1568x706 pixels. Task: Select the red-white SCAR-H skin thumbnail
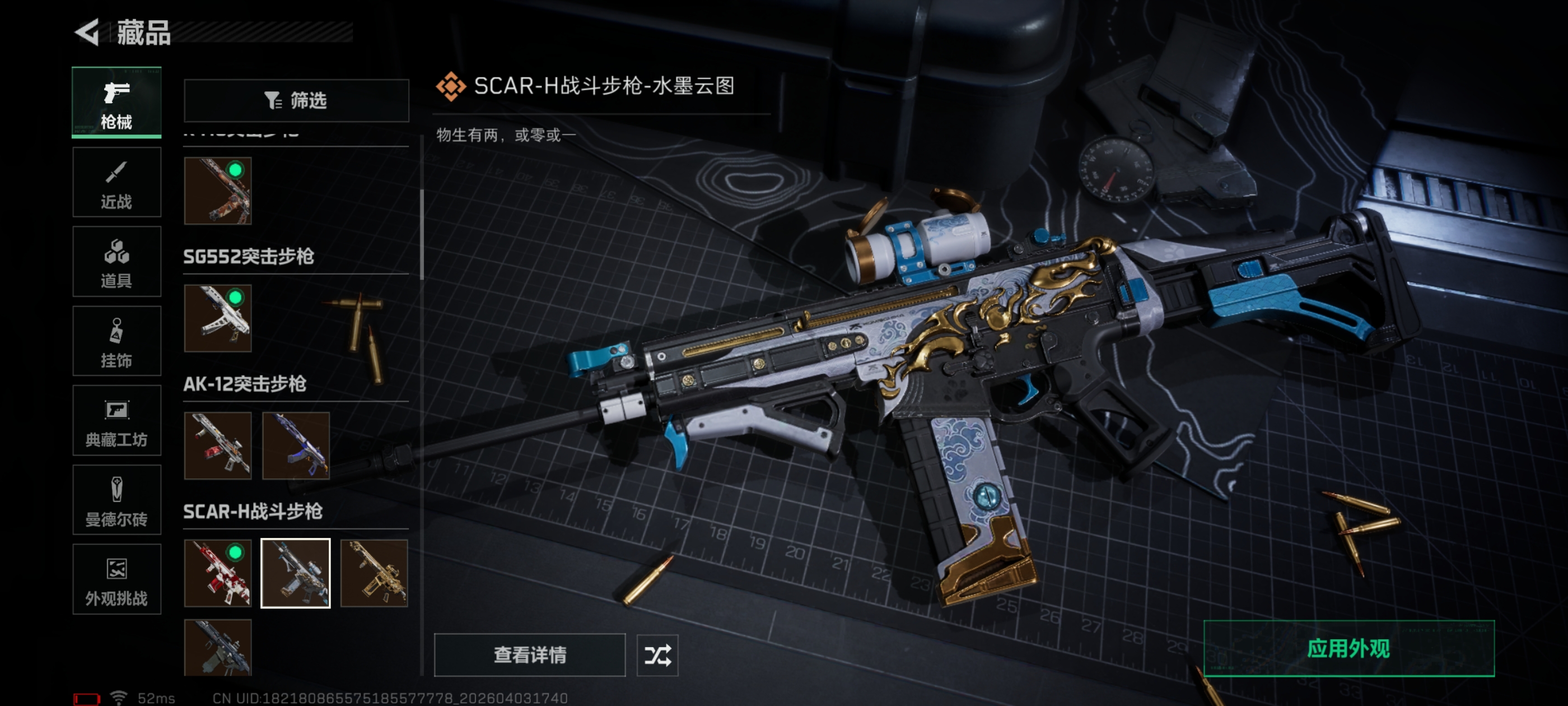217,573
